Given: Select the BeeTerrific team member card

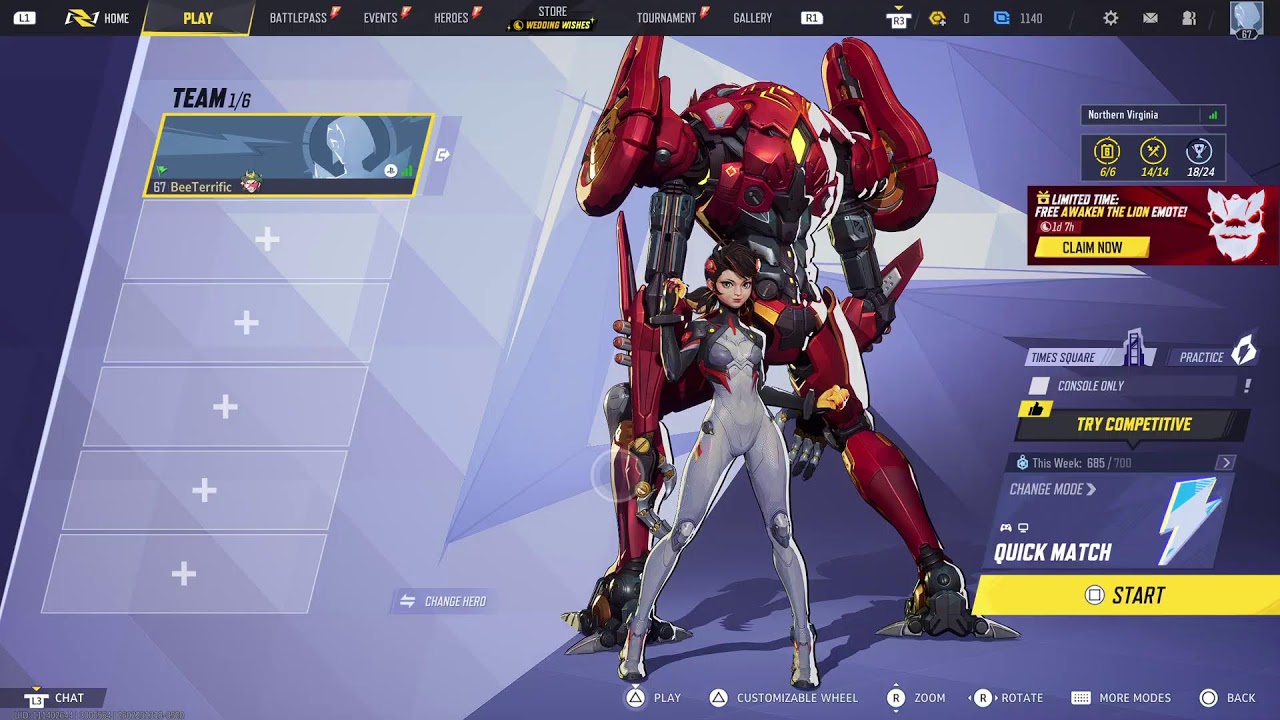Looking at the screenshot, I should coord(289,155).
